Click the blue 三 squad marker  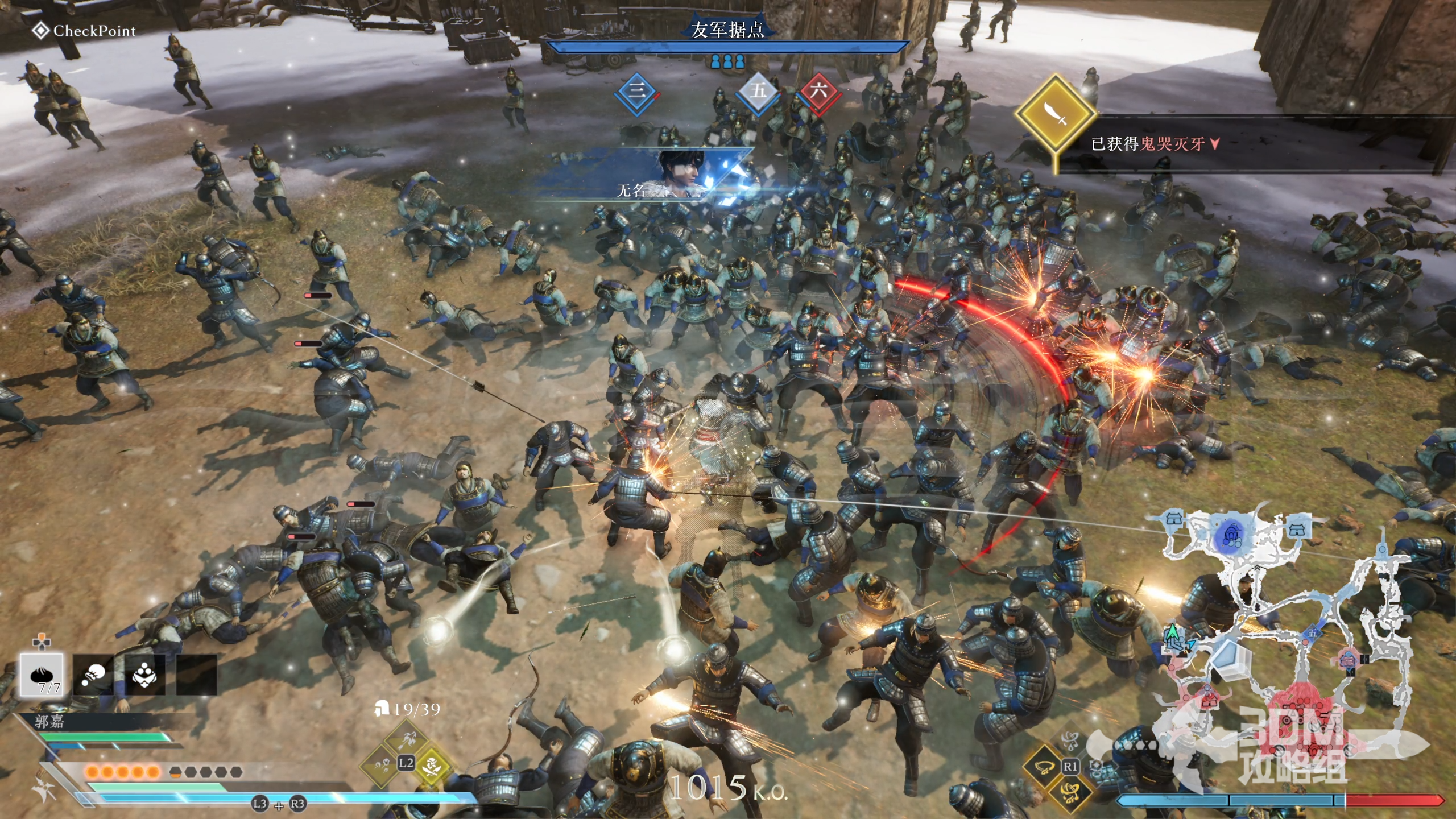(x=637, y=93)
